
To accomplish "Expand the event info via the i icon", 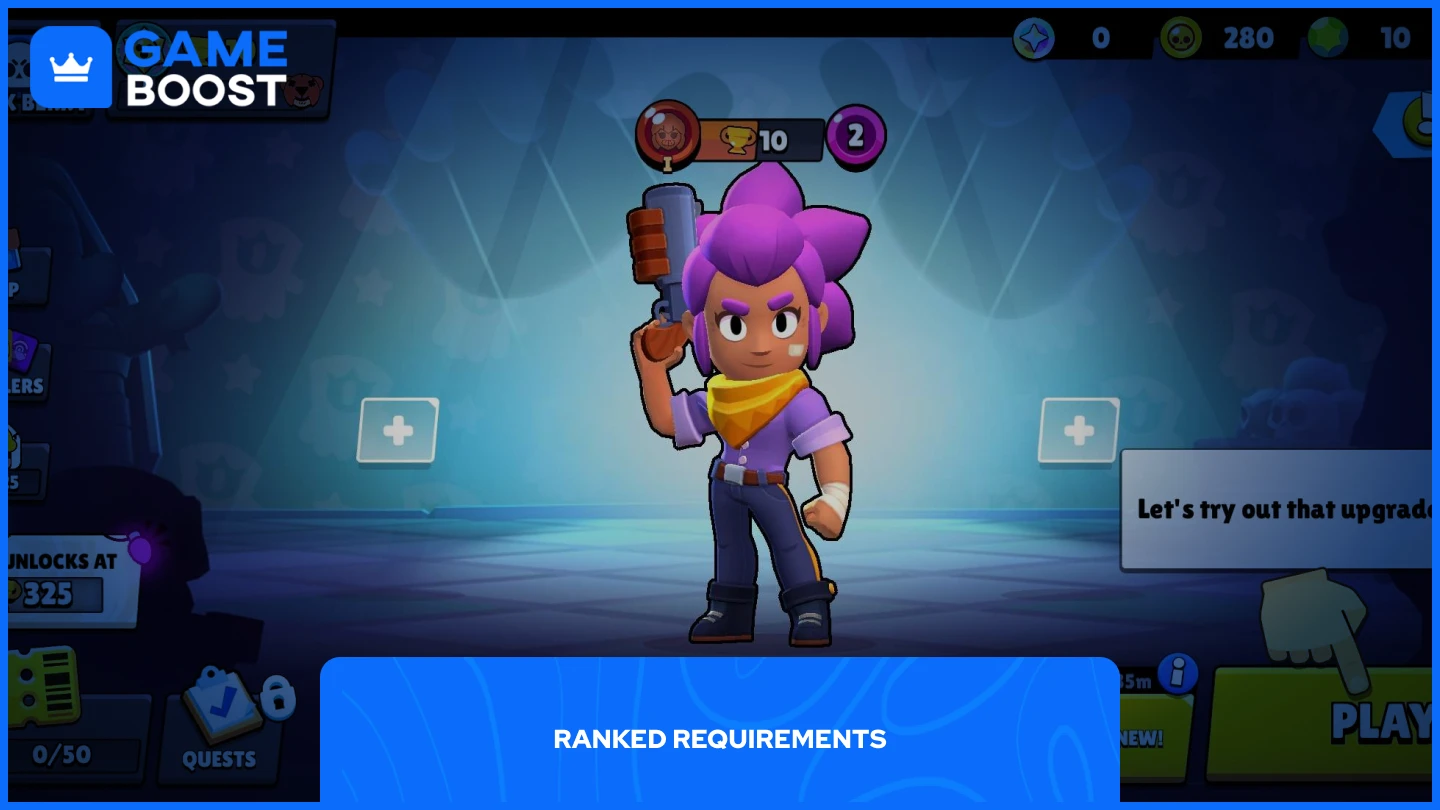I will (1176, 675).
